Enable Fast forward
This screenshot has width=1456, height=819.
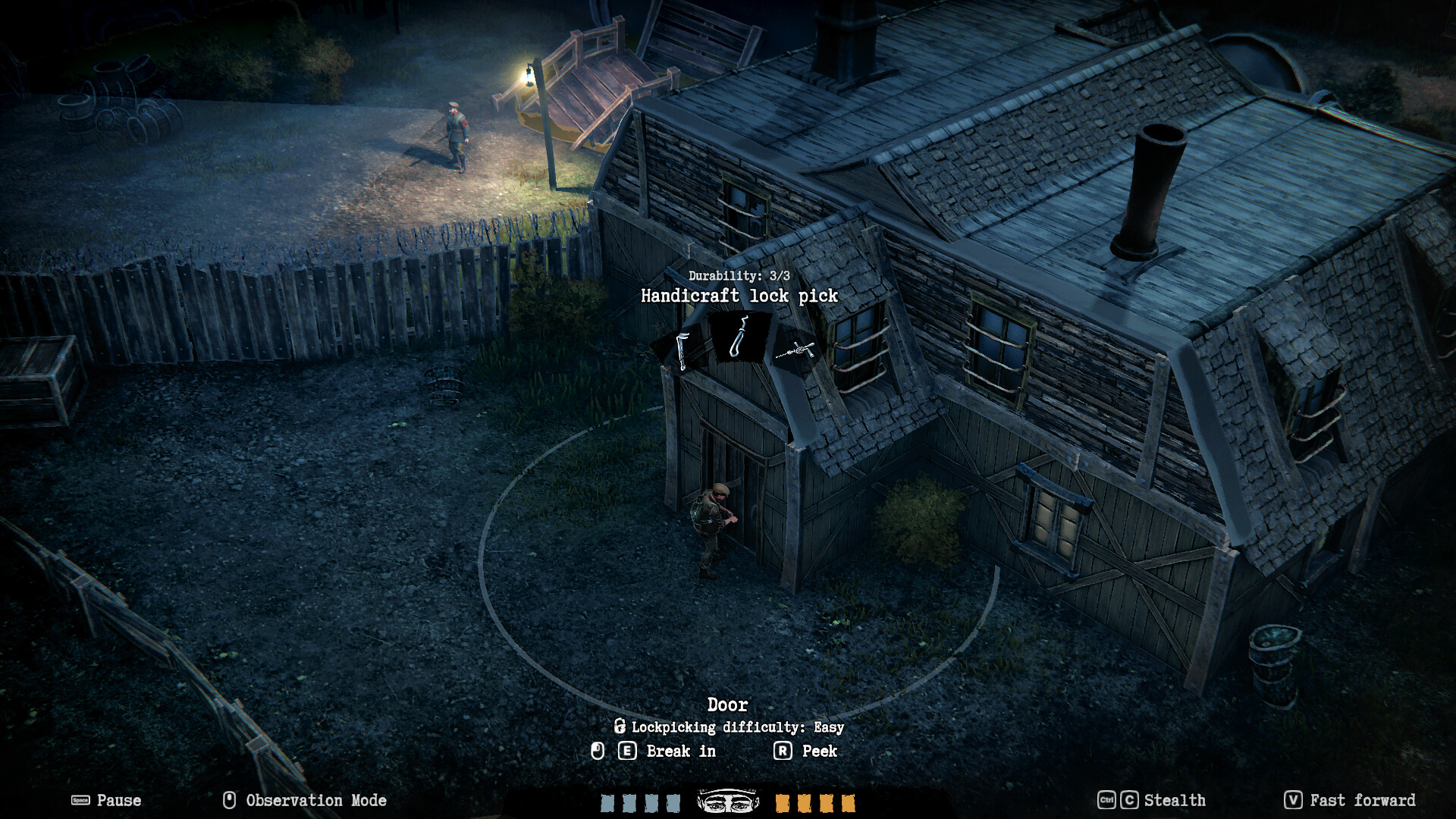[x=1362, y=800]
